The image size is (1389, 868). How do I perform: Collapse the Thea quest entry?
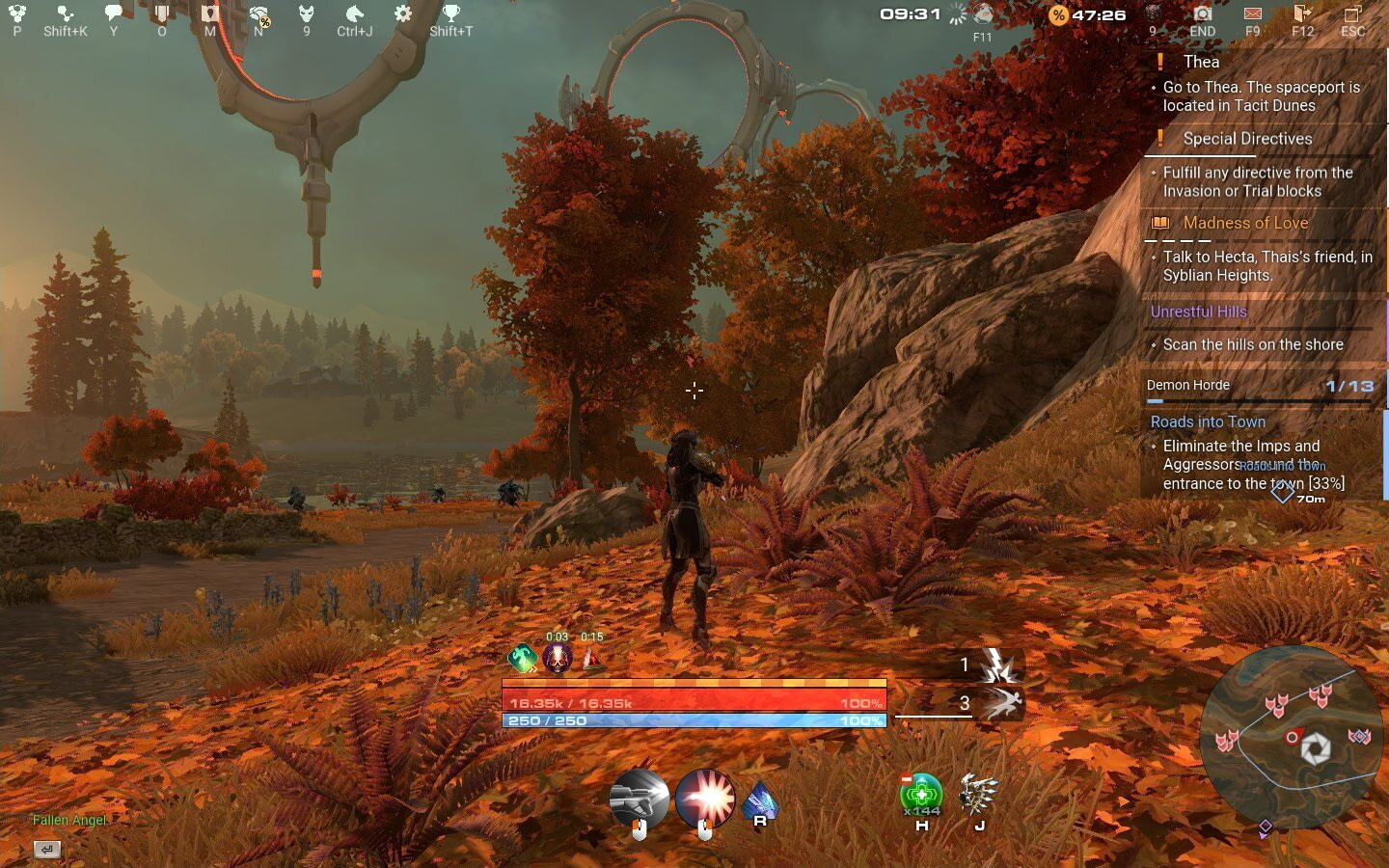pos(1201,62)
